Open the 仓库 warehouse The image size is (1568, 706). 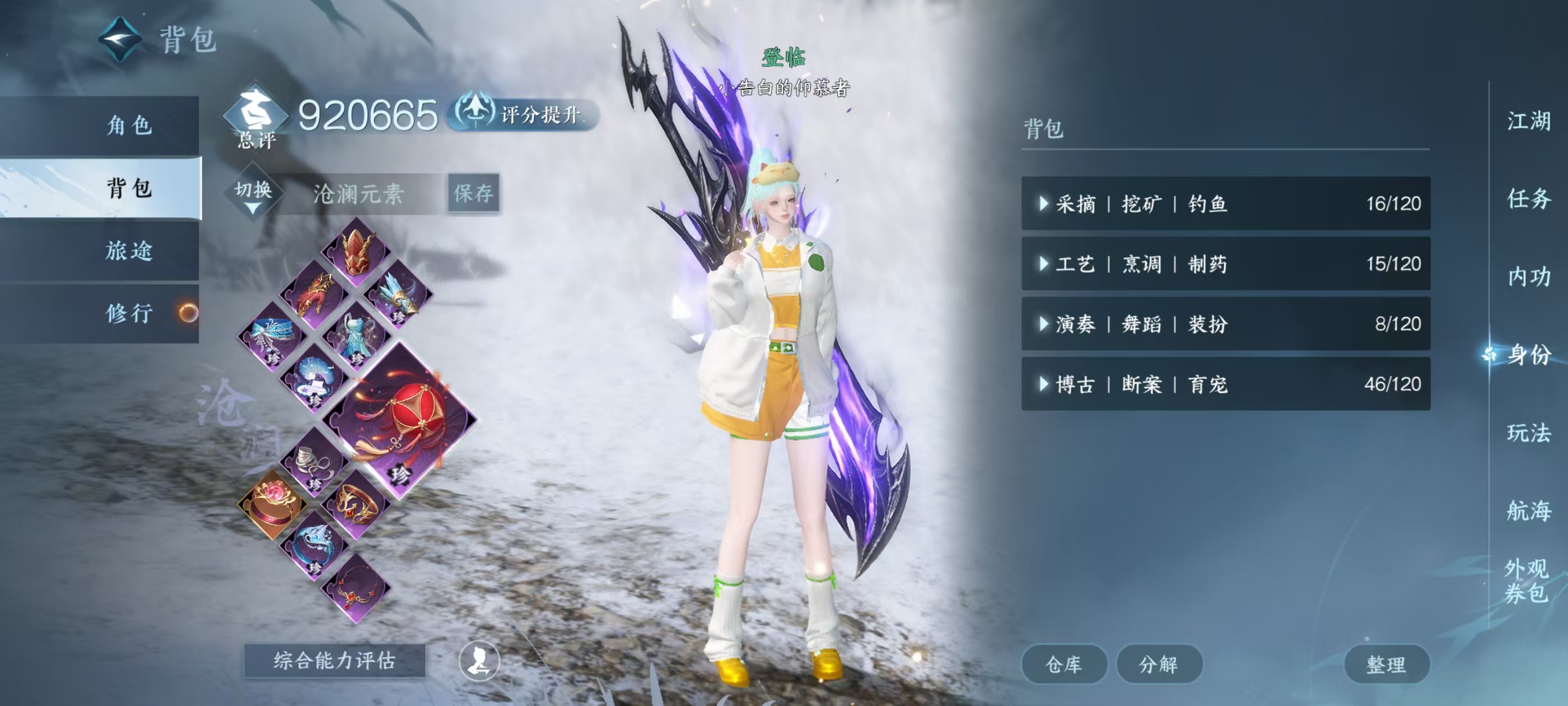(x=1063, y=664)
